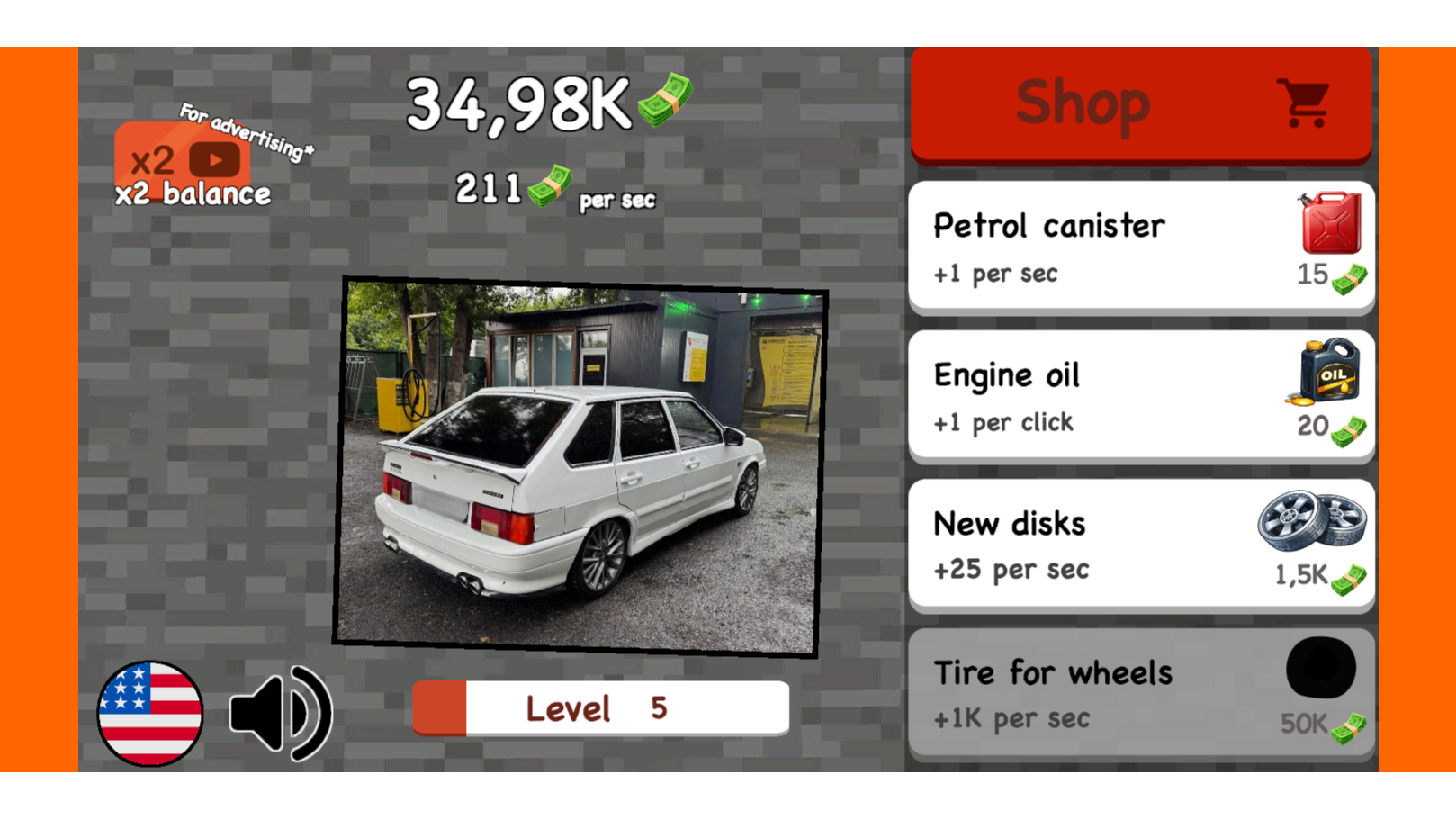Click the YouTube play icon on ad banner
This screenshot has width=1456, height=819.
pos(214,162)
